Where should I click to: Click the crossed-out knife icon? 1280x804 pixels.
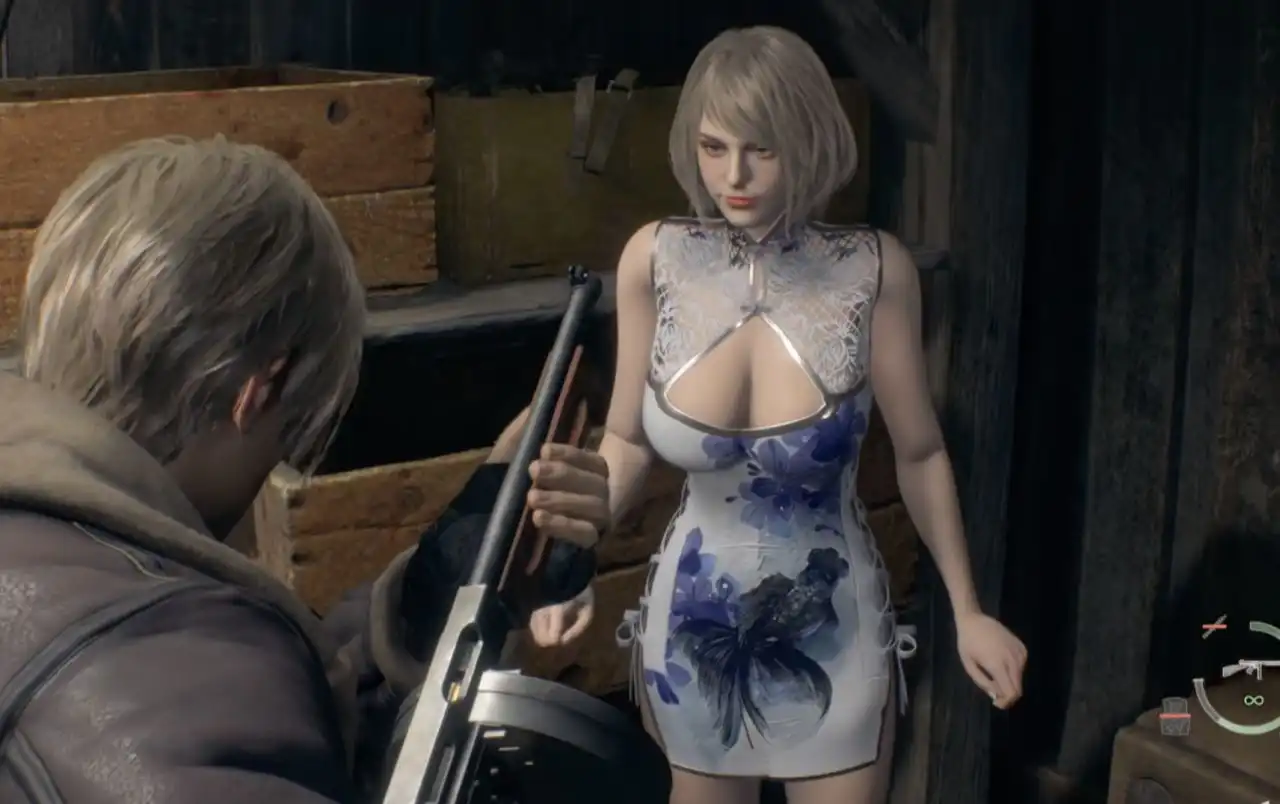pos(1214,627)
